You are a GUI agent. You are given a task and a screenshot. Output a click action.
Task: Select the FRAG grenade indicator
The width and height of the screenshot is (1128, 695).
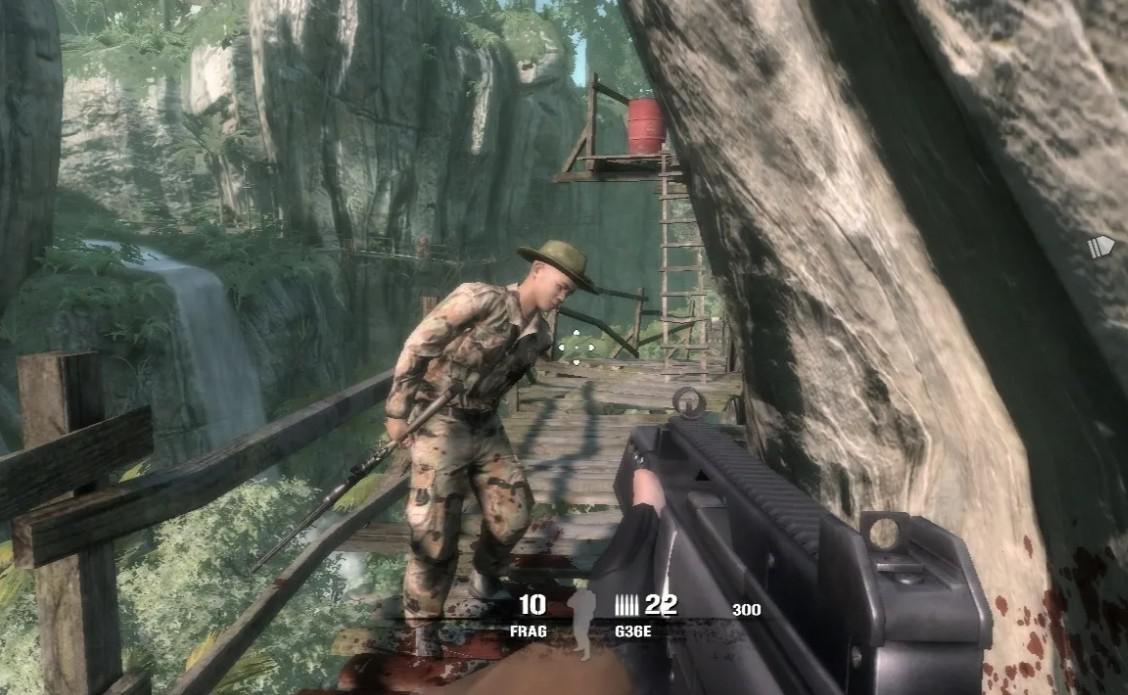531,614
